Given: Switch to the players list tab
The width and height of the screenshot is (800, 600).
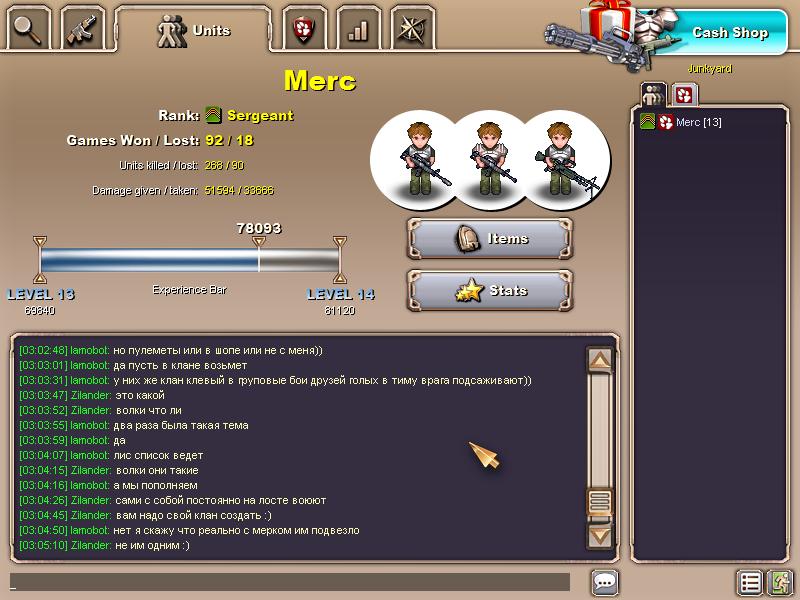Looking at the screenshot, I should [653, 95].
